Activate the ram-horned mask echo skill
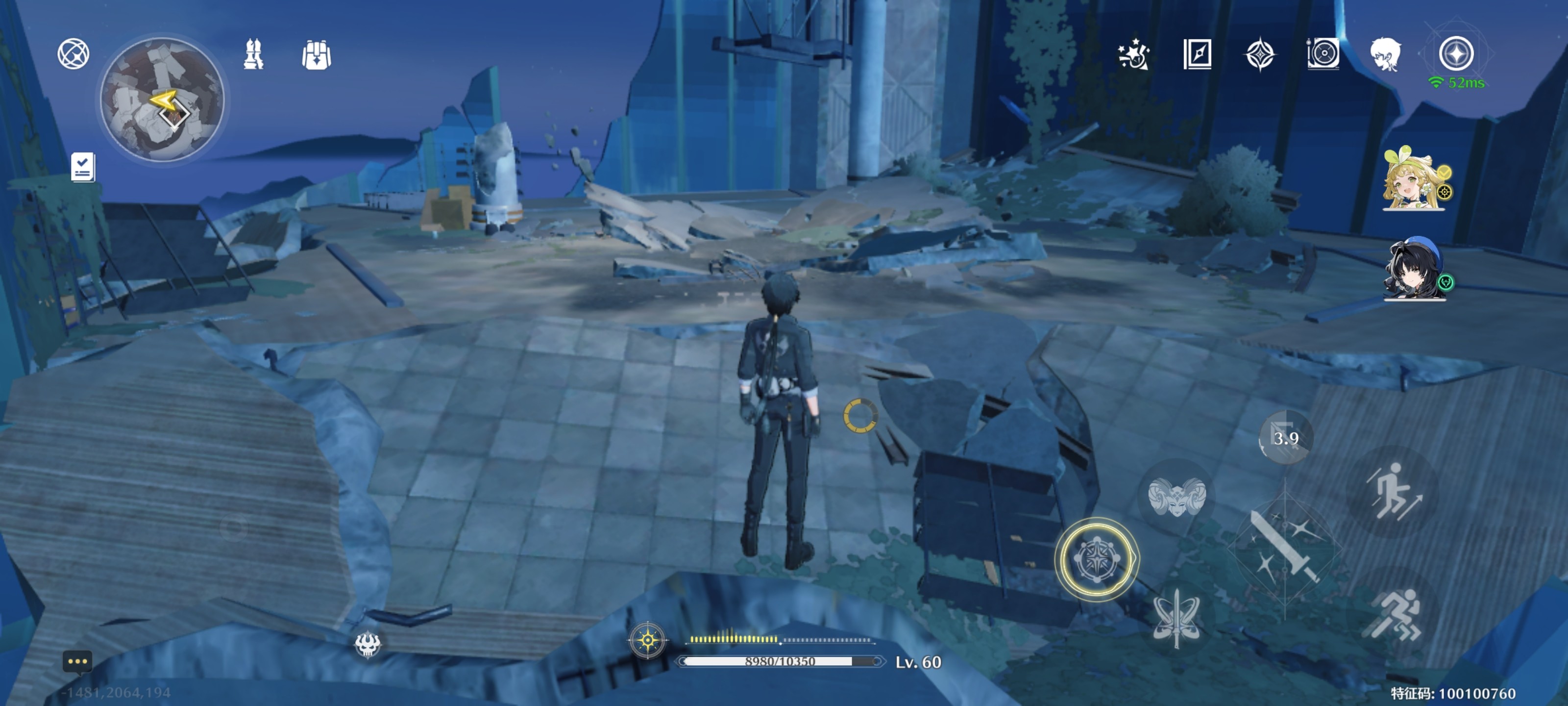1568x706 pixels. click(1176, 497)
